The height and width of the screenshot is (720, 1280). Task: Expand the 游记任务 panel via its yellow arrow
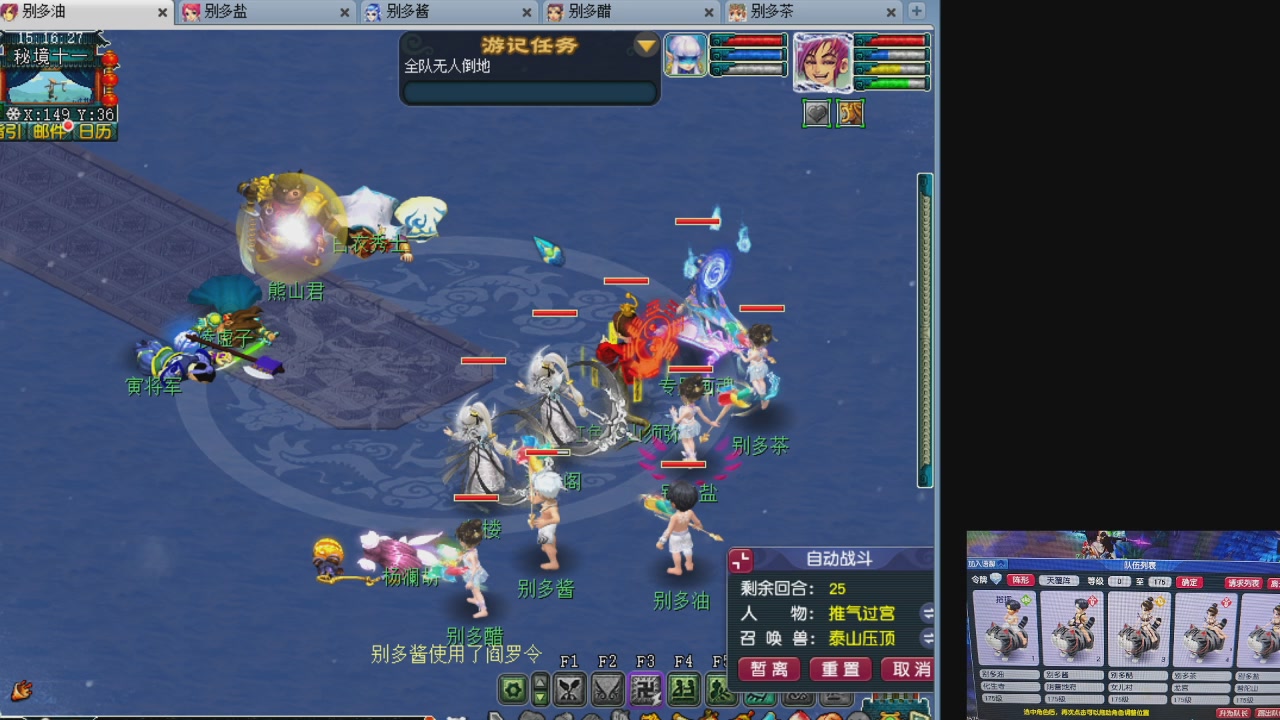(645, 45)
